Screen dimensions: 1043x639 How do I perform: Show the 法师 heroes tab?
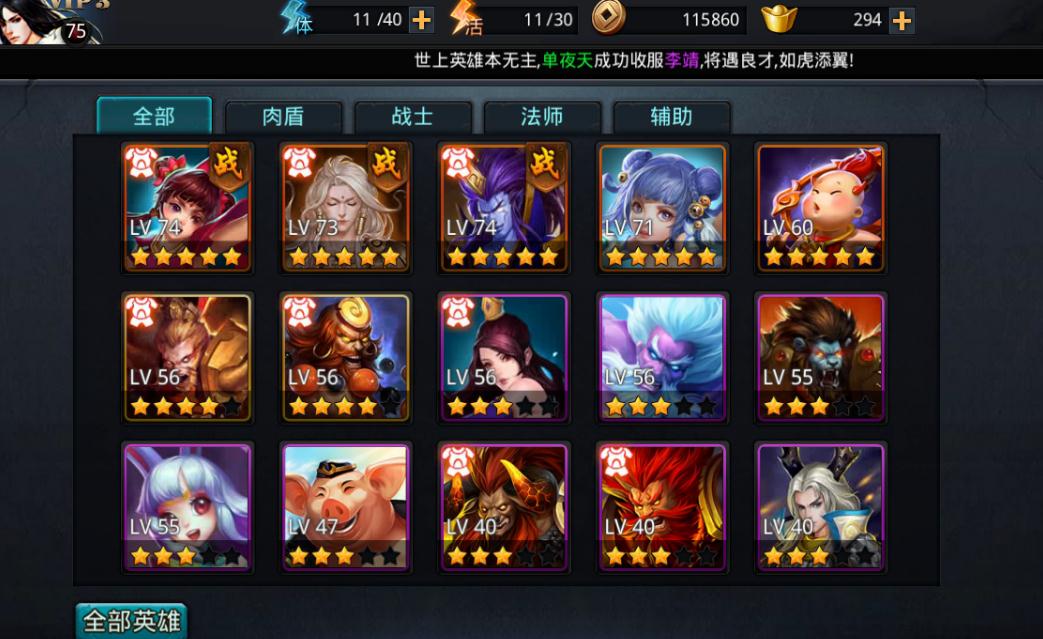(x=542, y=117)
